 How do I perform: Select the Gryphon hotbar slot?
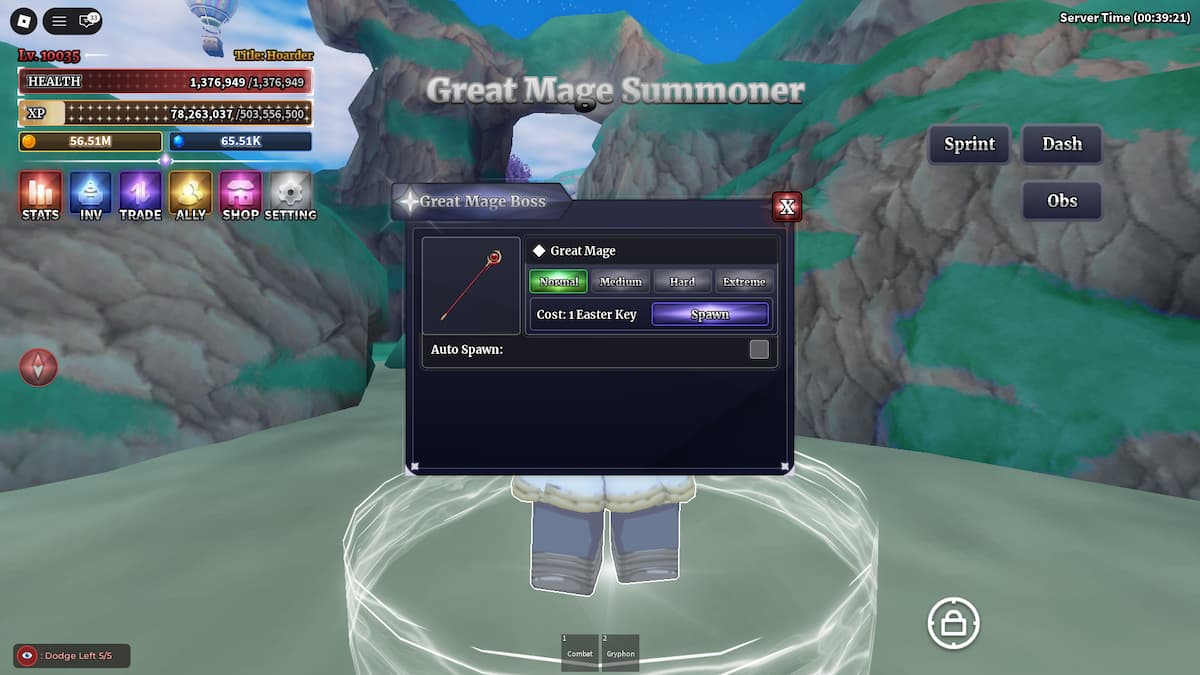(620, 651)
